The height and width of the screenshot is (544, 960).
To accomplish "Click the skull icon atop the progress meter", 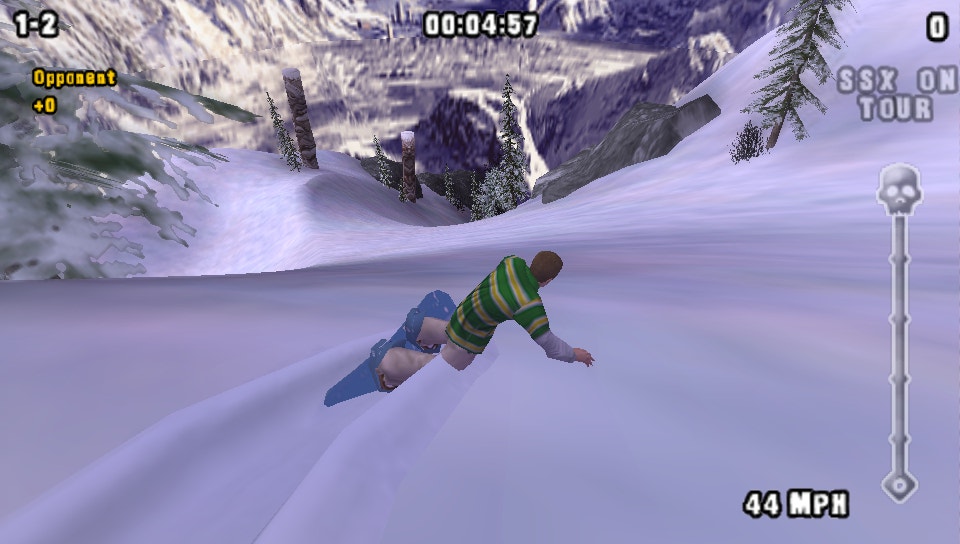I will click(898, 188).
